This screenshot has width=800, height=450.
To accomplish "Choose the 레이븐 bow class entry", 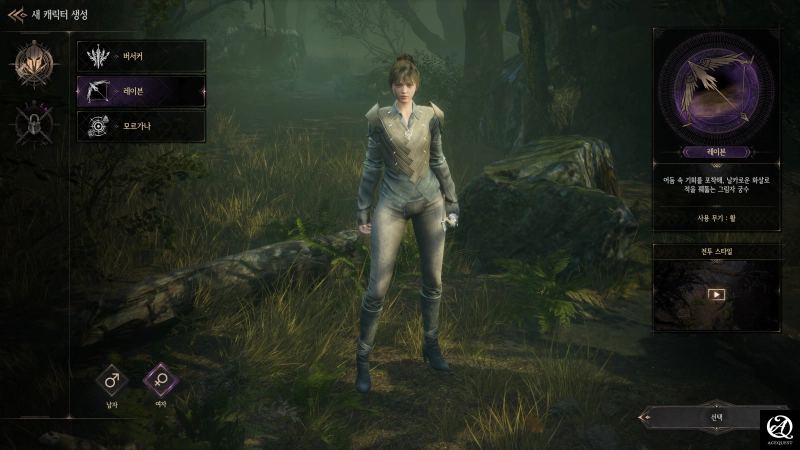I will [141, 91].
